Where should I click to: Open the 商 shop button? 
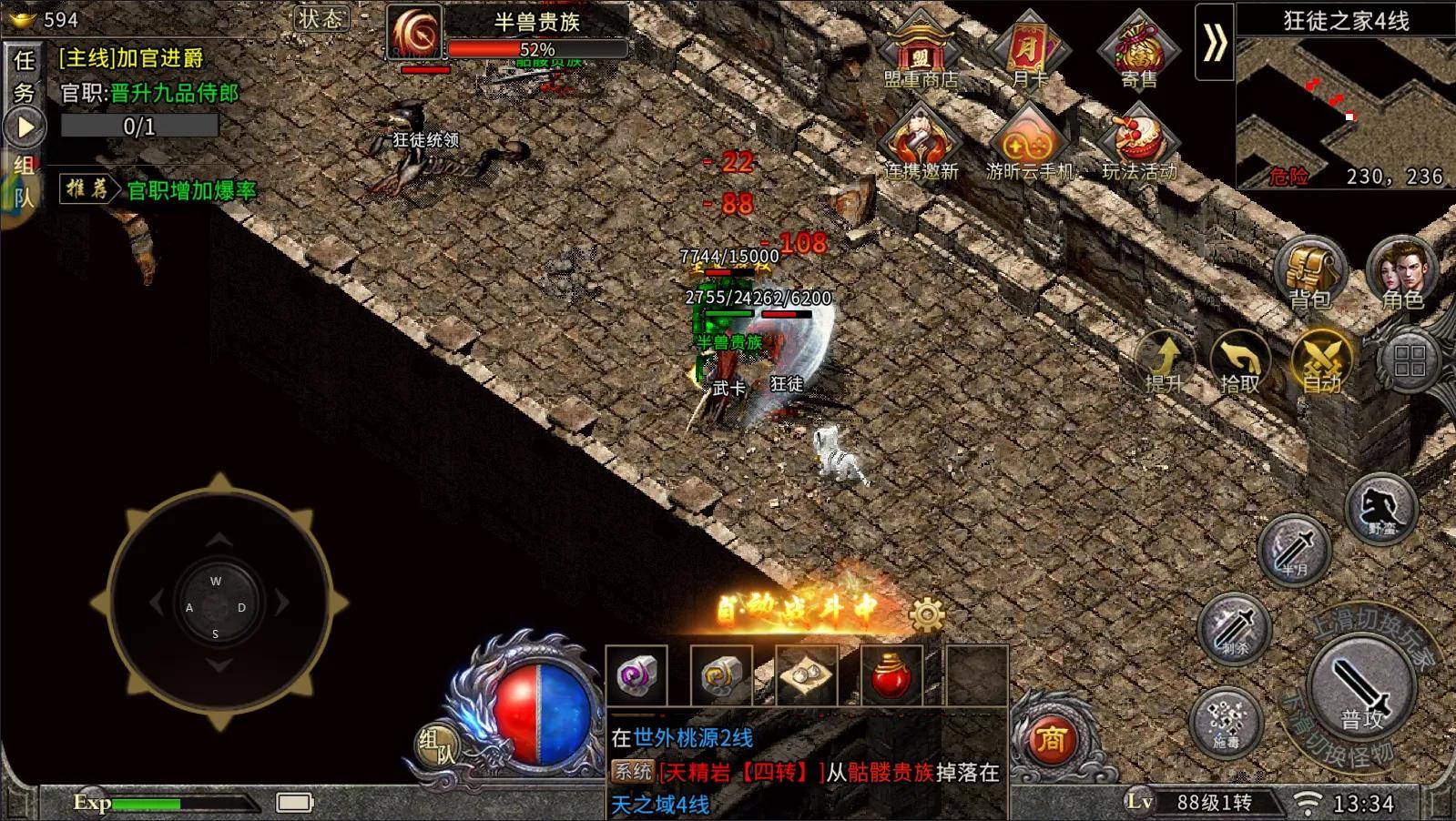[1051, 739]
